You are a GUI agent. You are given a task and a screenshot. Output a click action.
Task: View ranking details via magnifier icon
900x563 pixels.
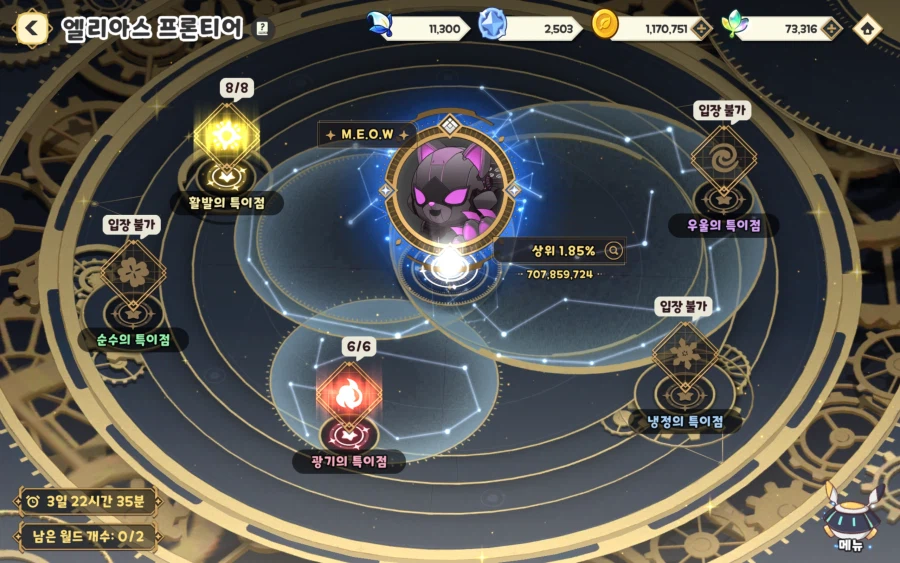pyautogui.click(x=613, y=251)
